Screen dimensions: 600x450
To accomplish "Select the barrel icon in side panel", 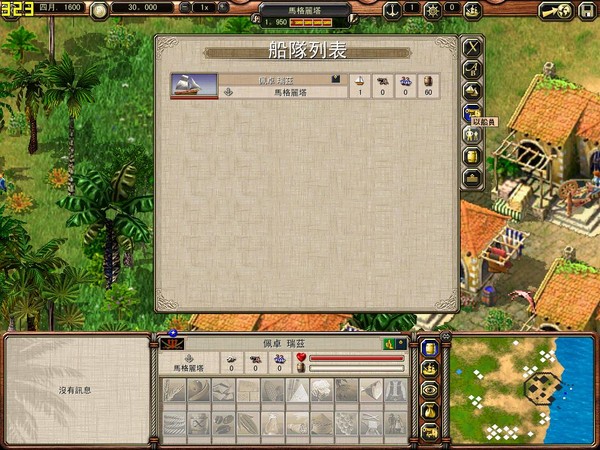I will (472, 156).
